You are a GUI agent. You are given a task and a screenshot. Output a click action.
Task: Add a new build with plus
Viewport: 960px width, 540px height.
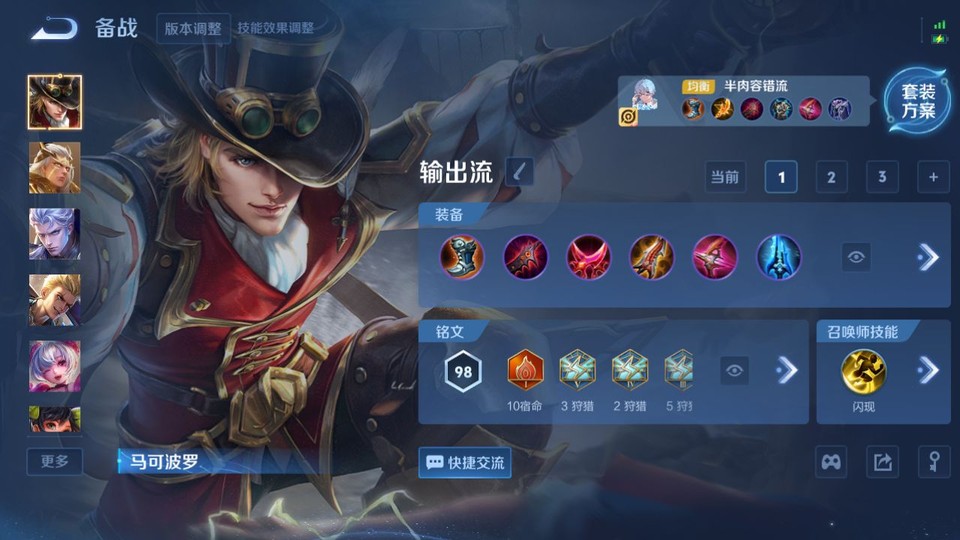pos(933,177)
